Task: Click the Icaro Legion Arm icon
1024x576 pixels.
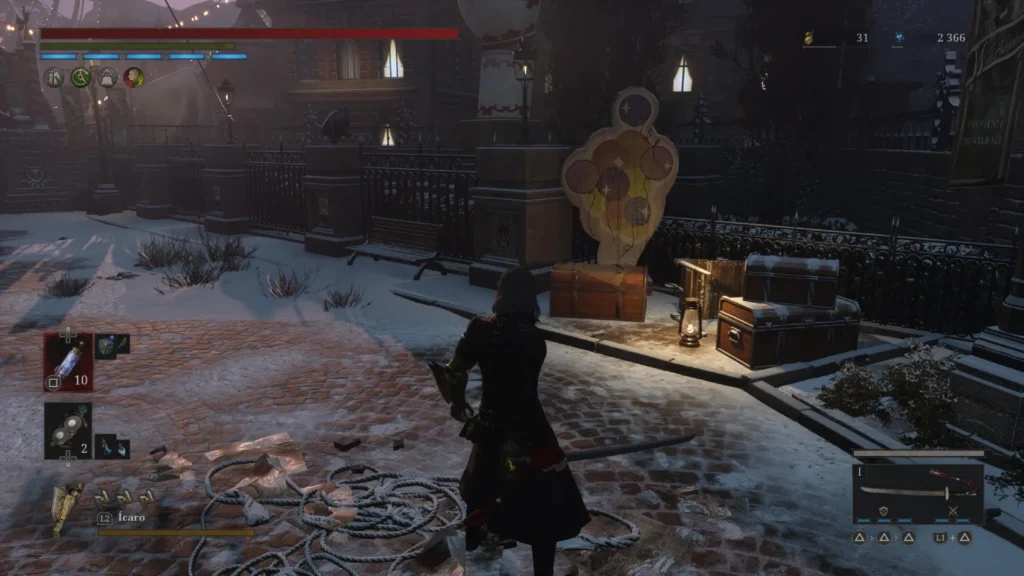Action: click(66, 508)
